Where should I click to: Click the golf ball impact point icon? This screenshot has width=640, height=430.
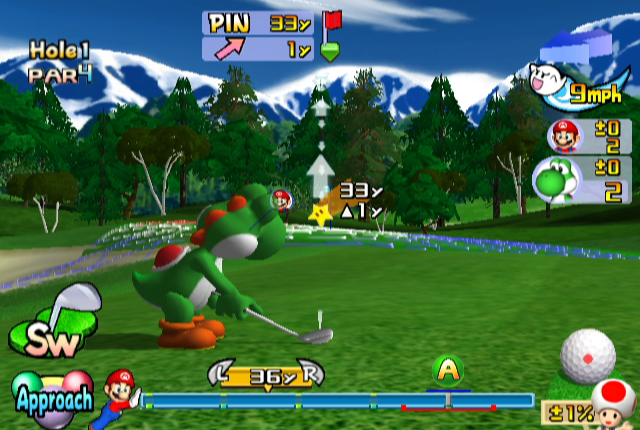click(587, 352)
